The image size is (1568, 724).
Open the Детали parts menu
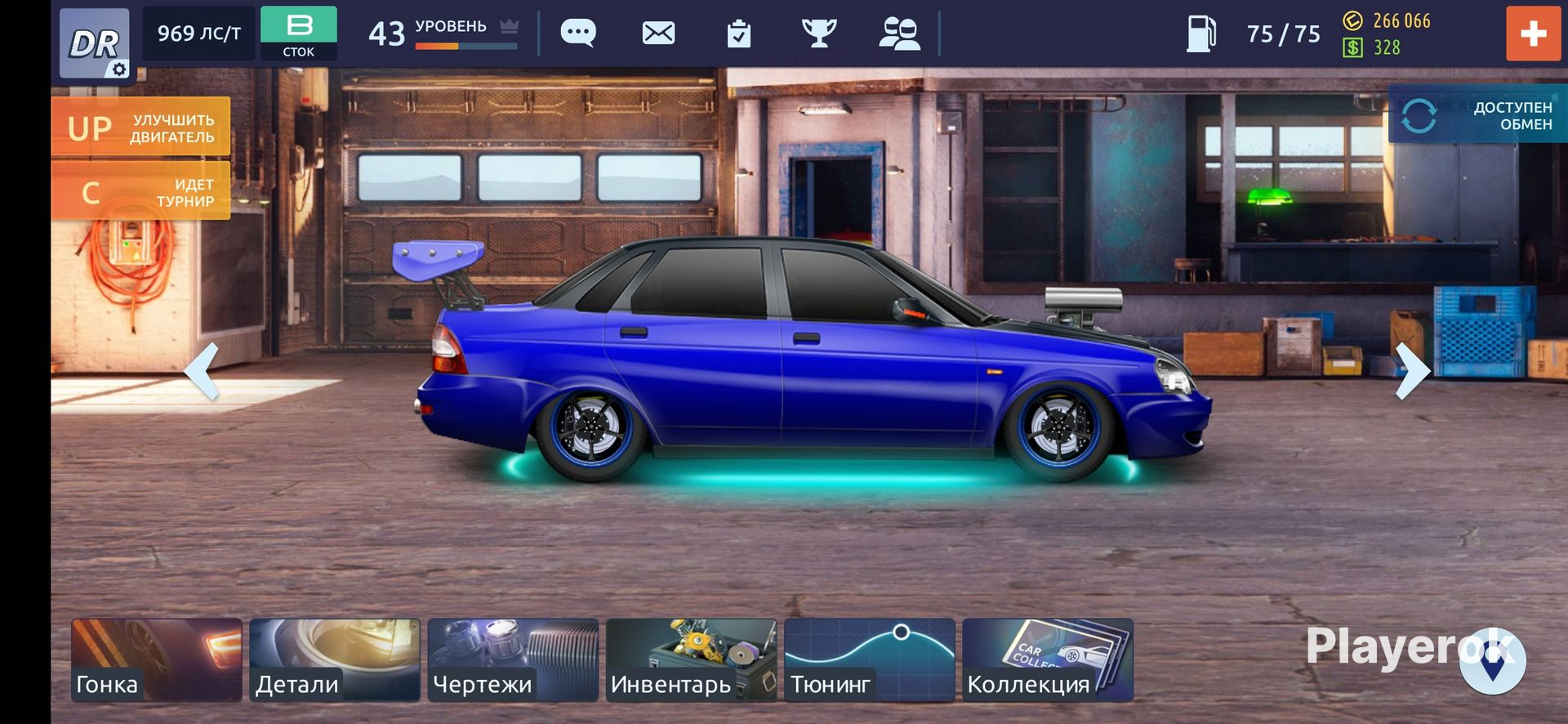(x=335, y=660)
